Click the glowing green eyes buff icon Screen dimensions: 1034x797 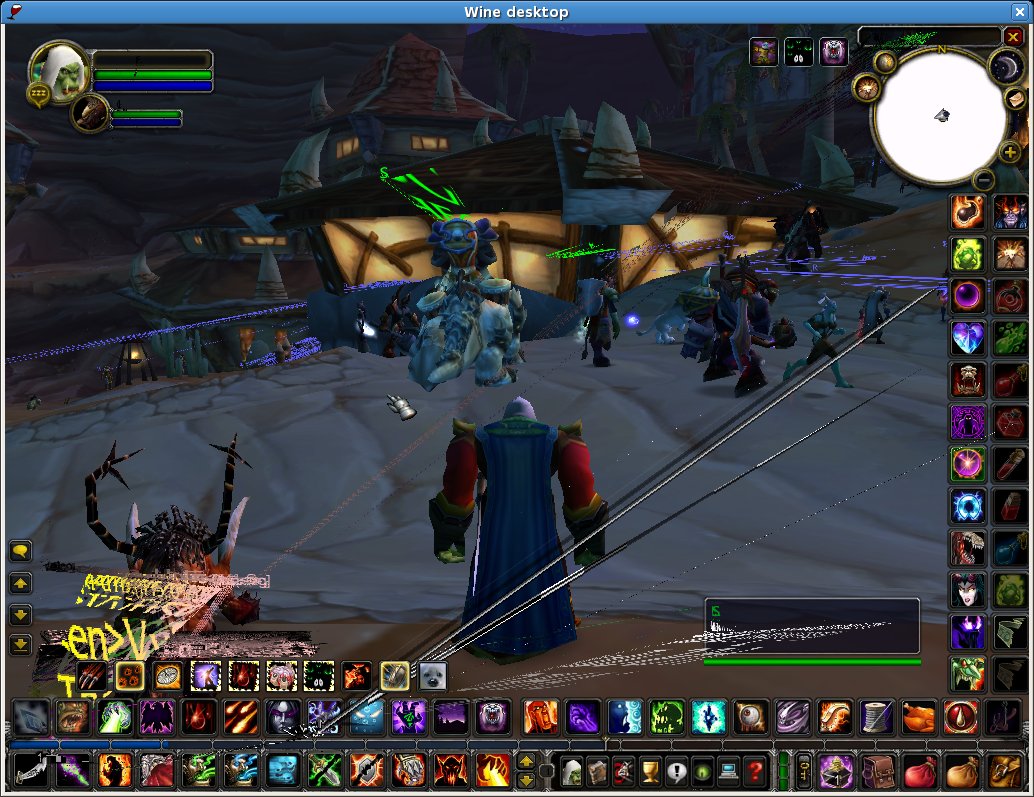798,51
